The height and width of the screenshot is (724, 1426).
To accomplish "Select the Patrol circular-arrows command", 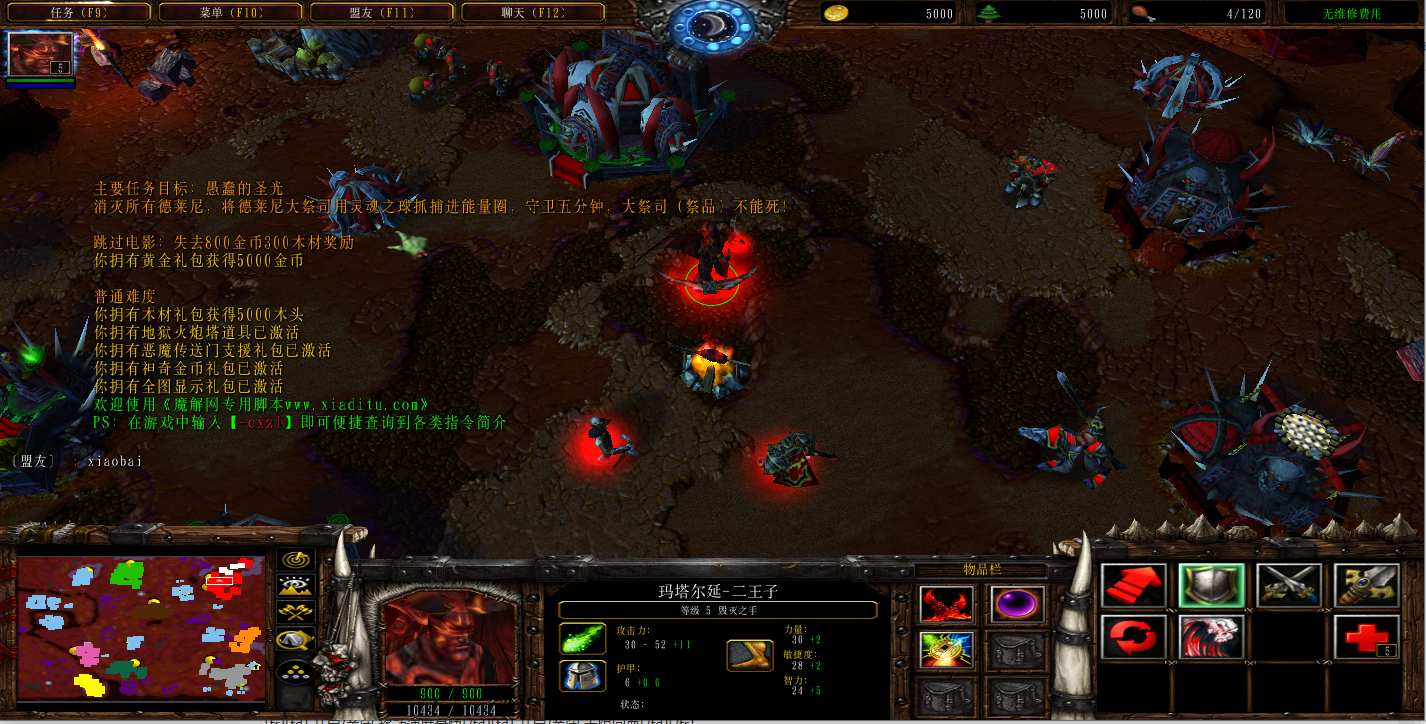I will pyautogui.click(x=1133, y=637).
